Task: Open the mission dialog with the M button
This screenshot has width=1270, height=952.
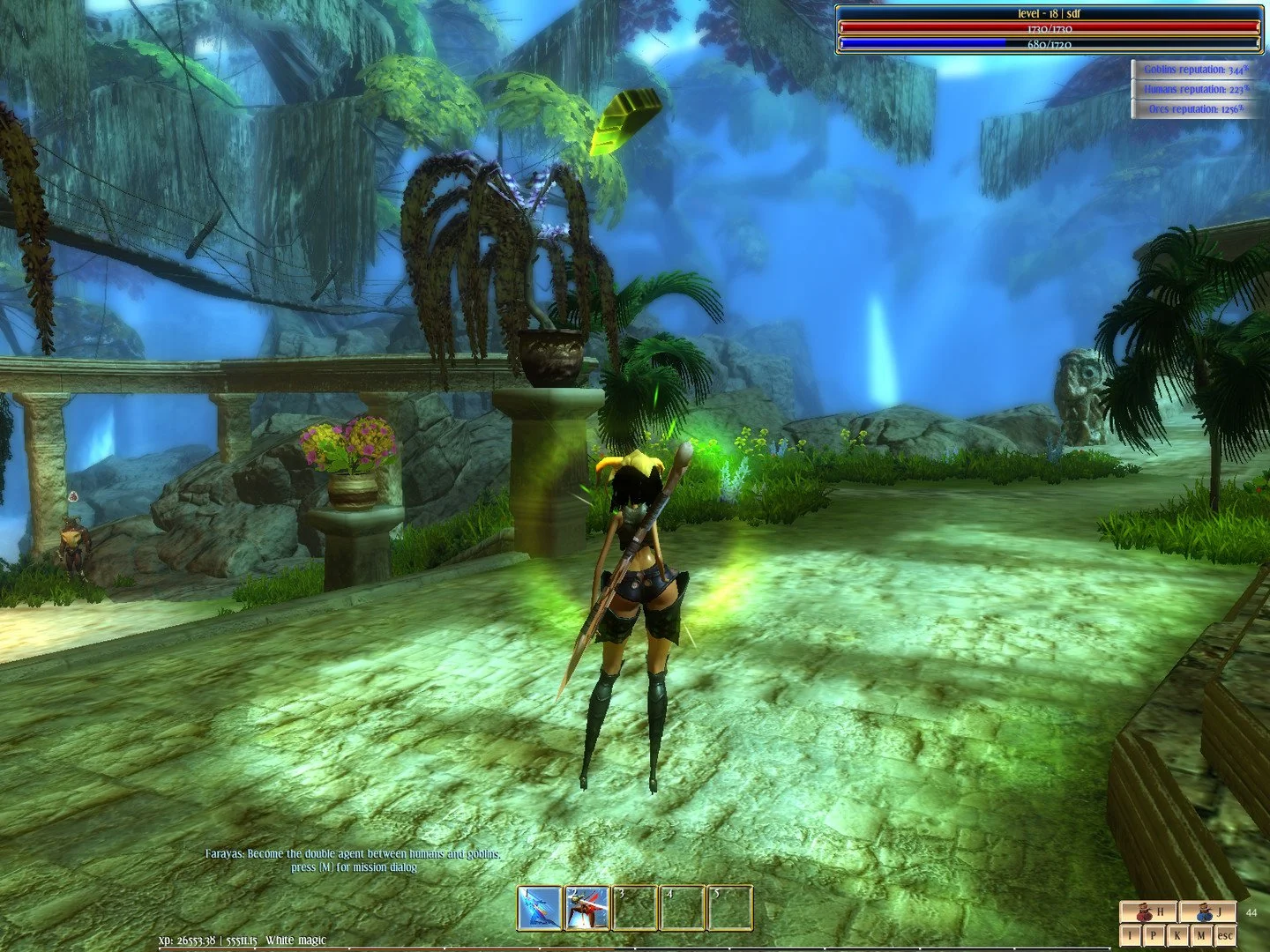Action: tap(1200, 935)
